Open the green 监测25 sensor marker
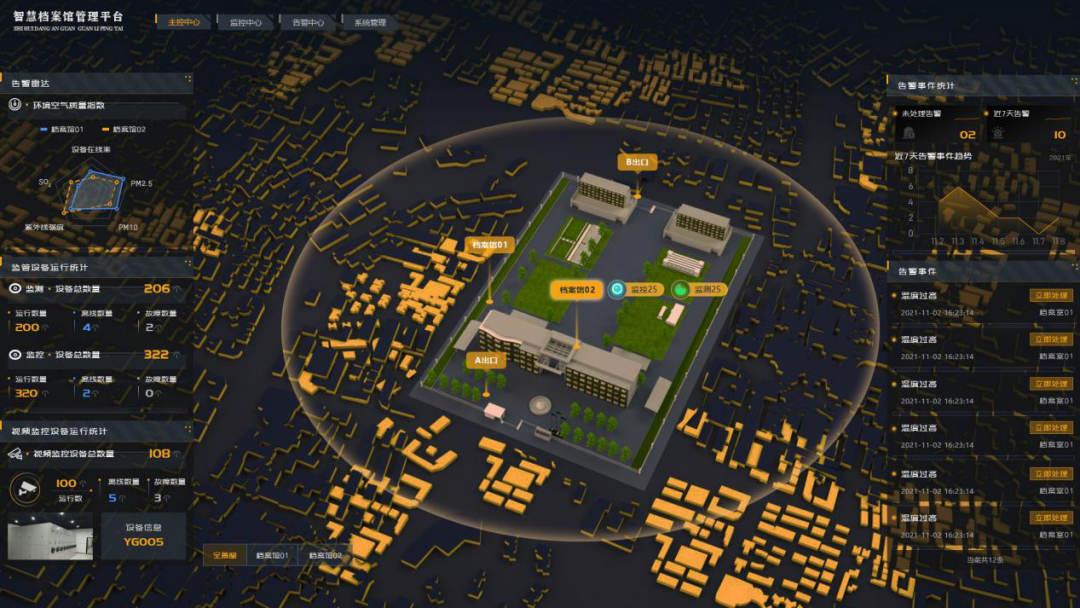Image resolution: width=1080 pixels, height=608 pixels. (698, 290)
